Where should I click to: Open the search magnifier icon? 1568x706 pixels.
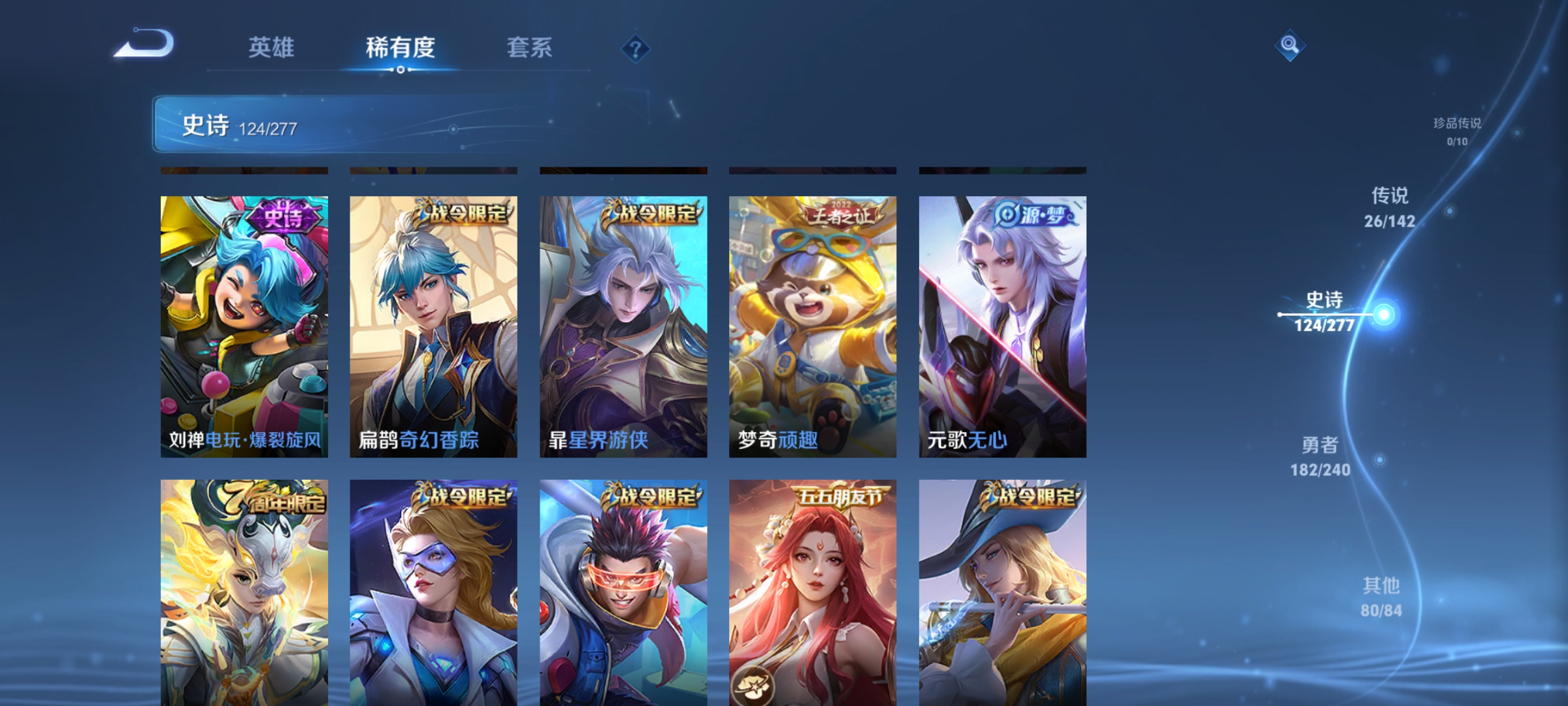tap(1290, 46)
